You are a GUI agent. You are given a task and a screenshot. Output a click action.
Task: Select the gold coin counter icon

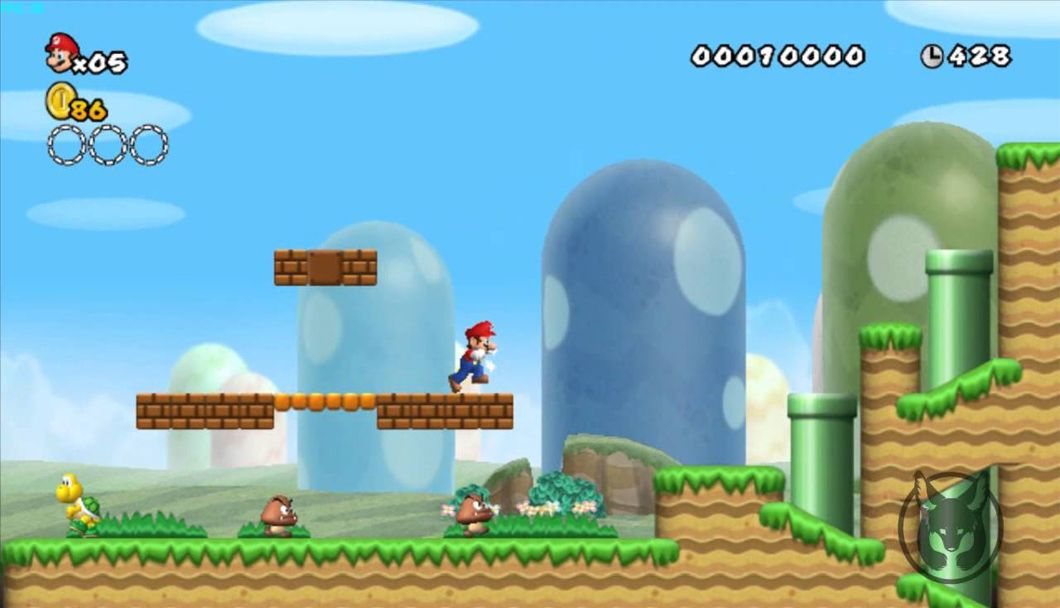point(59,101)
